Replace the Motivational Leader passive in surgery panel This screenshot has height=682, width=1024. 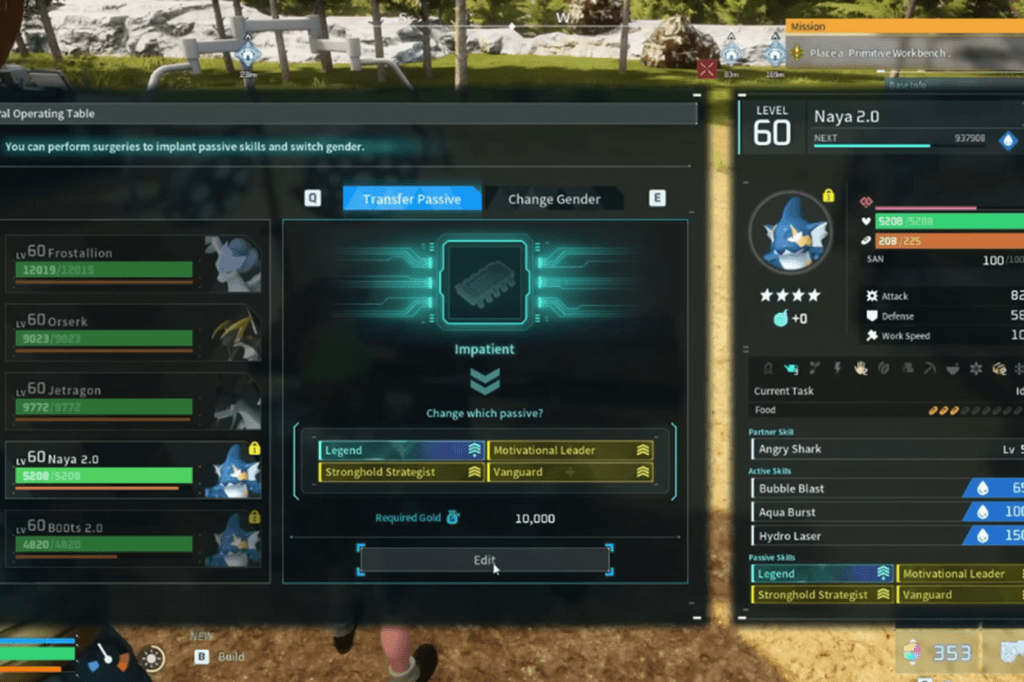coord(571,451)
